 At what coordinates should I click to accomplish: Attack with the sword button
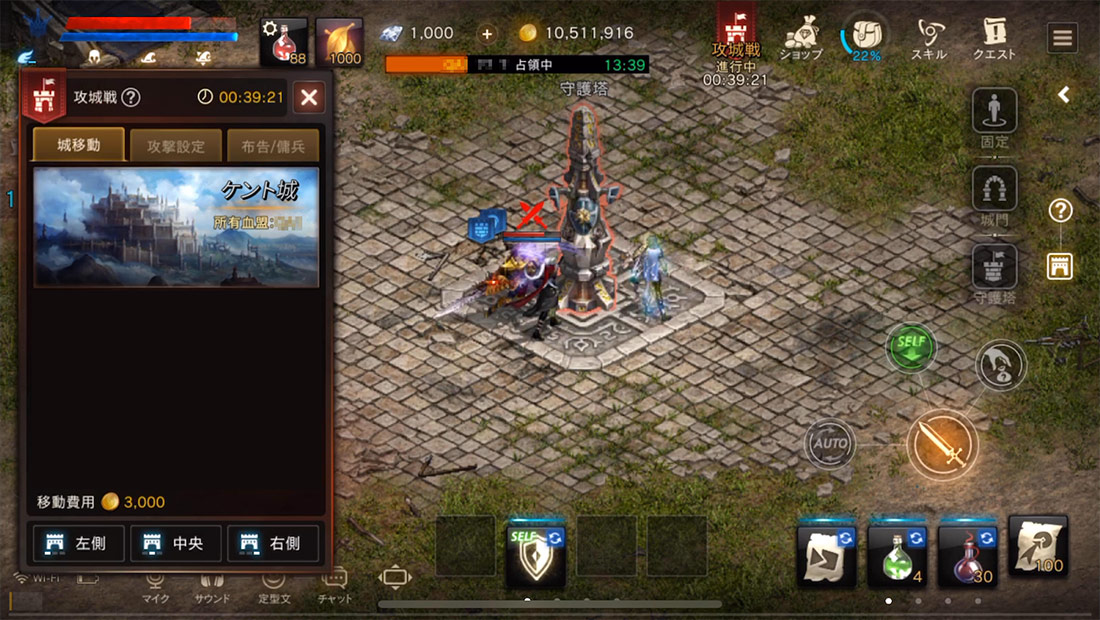942,444
